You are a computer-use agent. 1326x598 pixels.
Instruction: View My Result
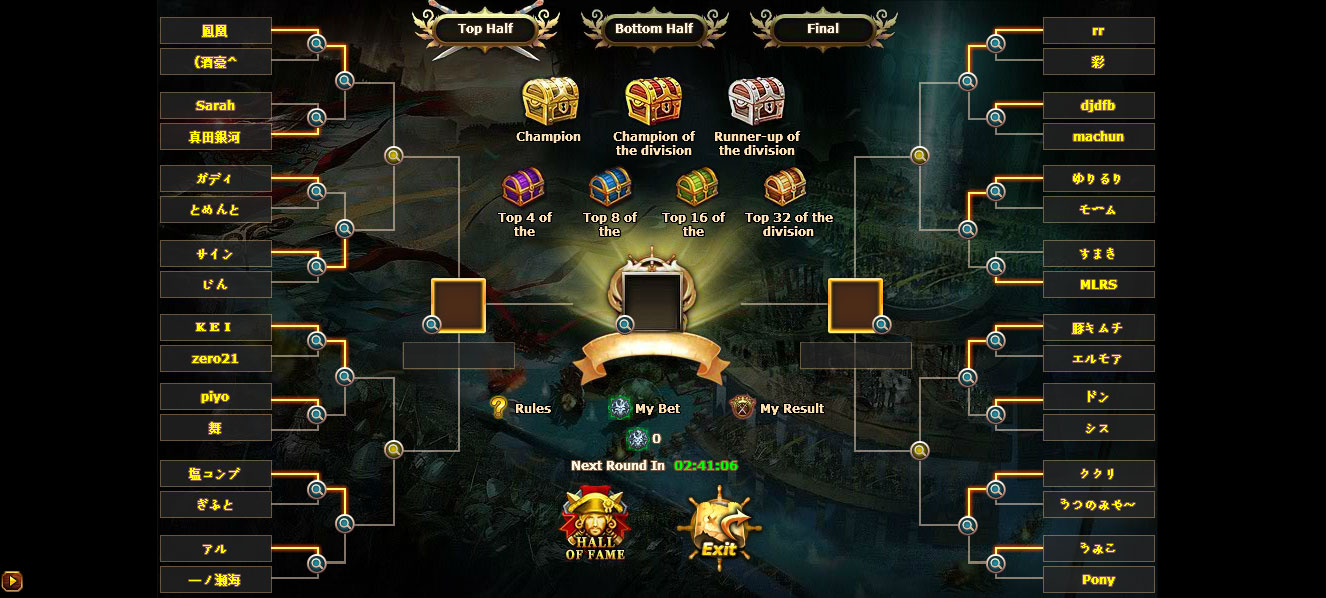click(780, 408)
